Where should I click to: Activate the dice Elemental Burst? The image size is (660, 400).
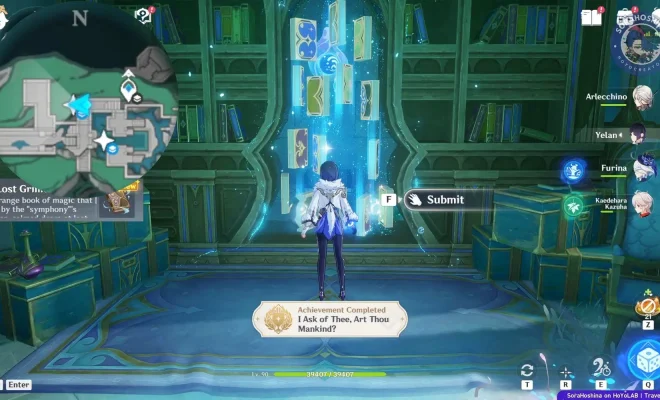pos(643,361)
